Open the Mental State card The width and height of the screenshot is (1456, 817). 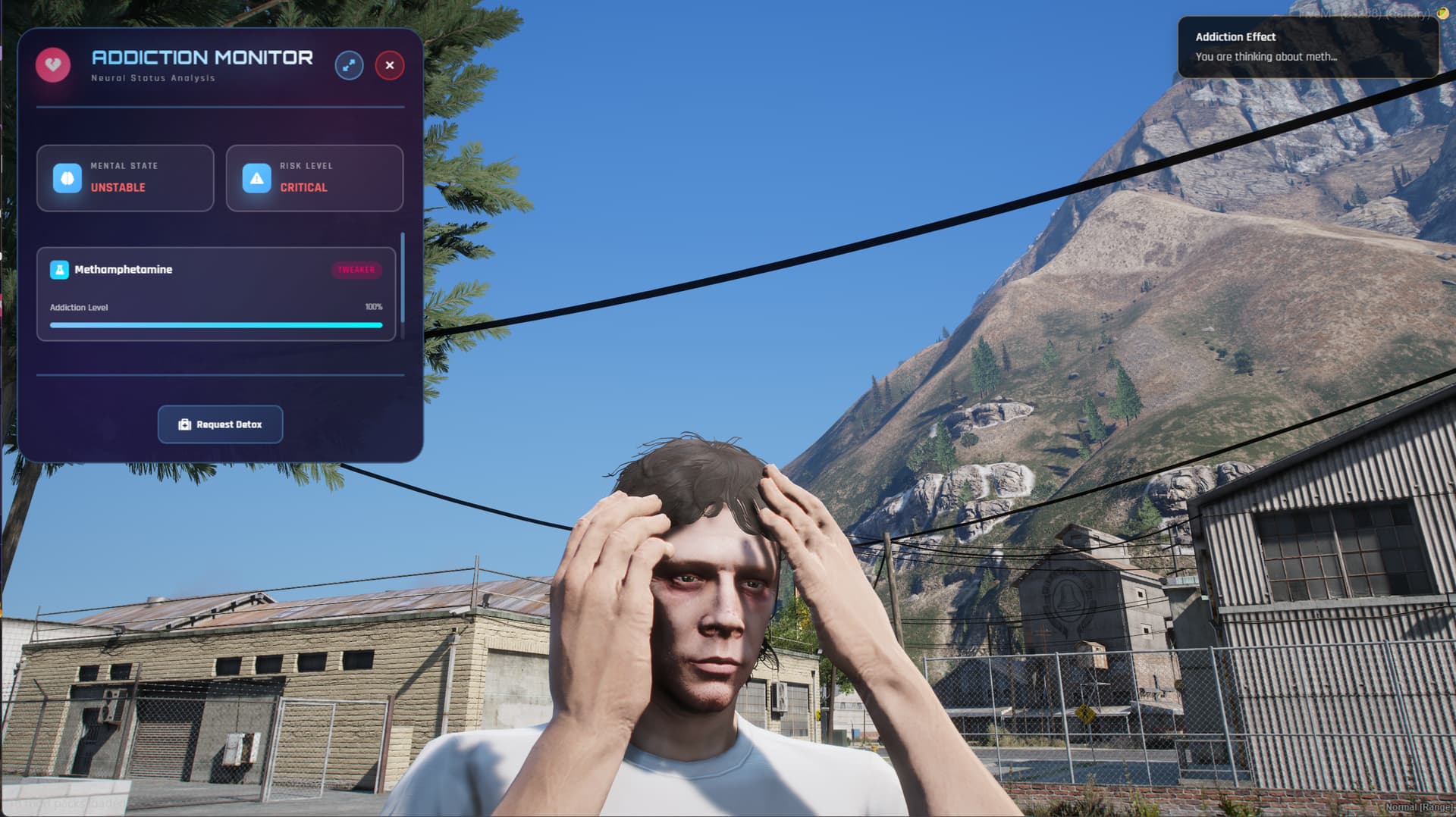125,178
